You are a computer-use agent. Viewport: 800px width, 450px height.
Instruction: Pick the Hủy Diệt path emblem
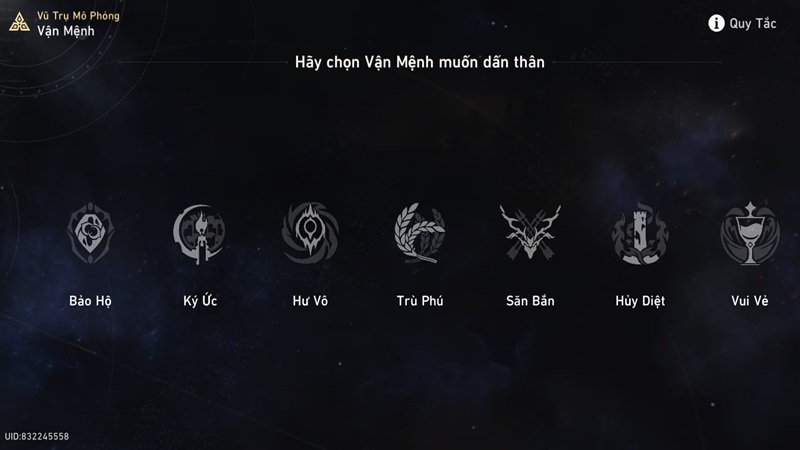640,234
